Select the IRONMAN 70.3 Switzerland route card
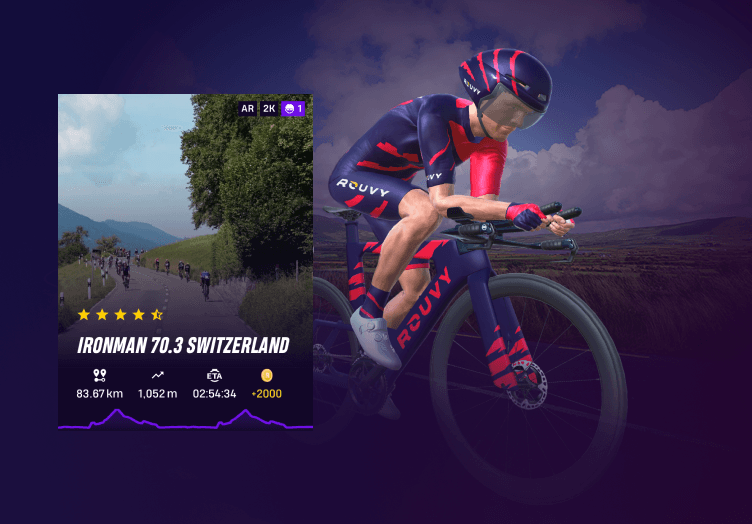Viewport: 752px width, 524px height. (x=185, y=262)
